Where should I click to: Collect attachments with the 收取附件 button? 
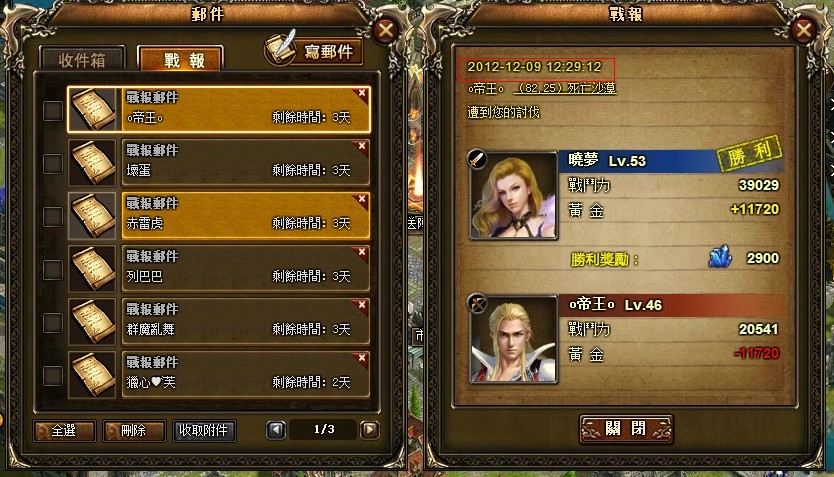pos(205,431)
